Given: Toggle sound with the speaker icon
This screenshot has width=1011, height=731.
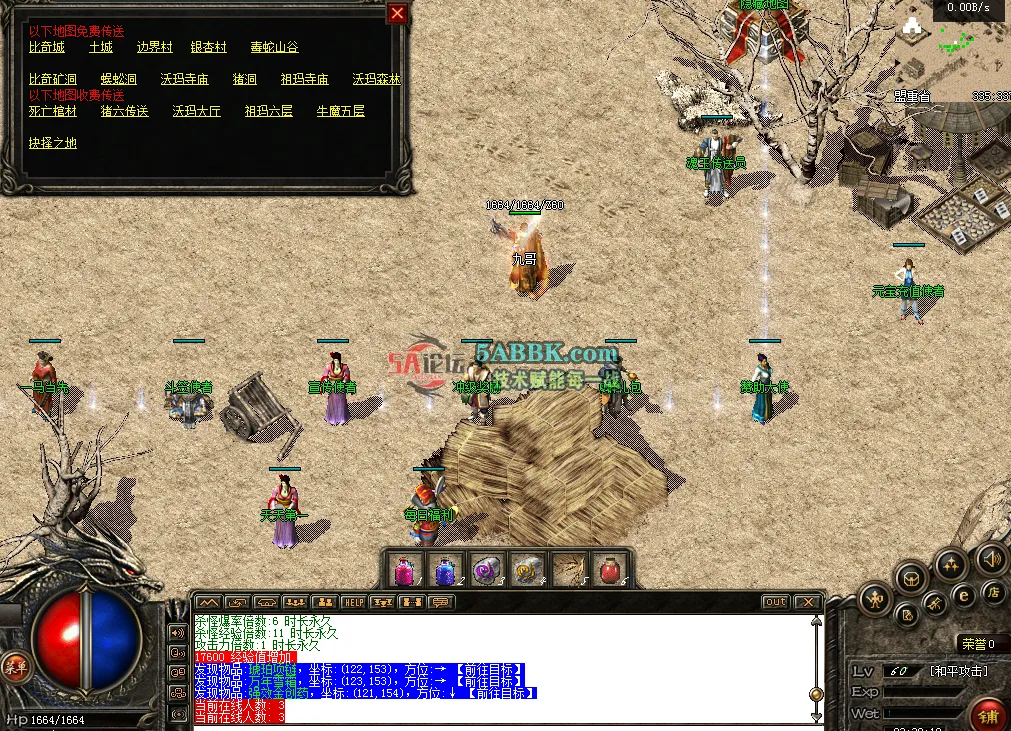Looking at the screenshot, I should pos(991,559).
